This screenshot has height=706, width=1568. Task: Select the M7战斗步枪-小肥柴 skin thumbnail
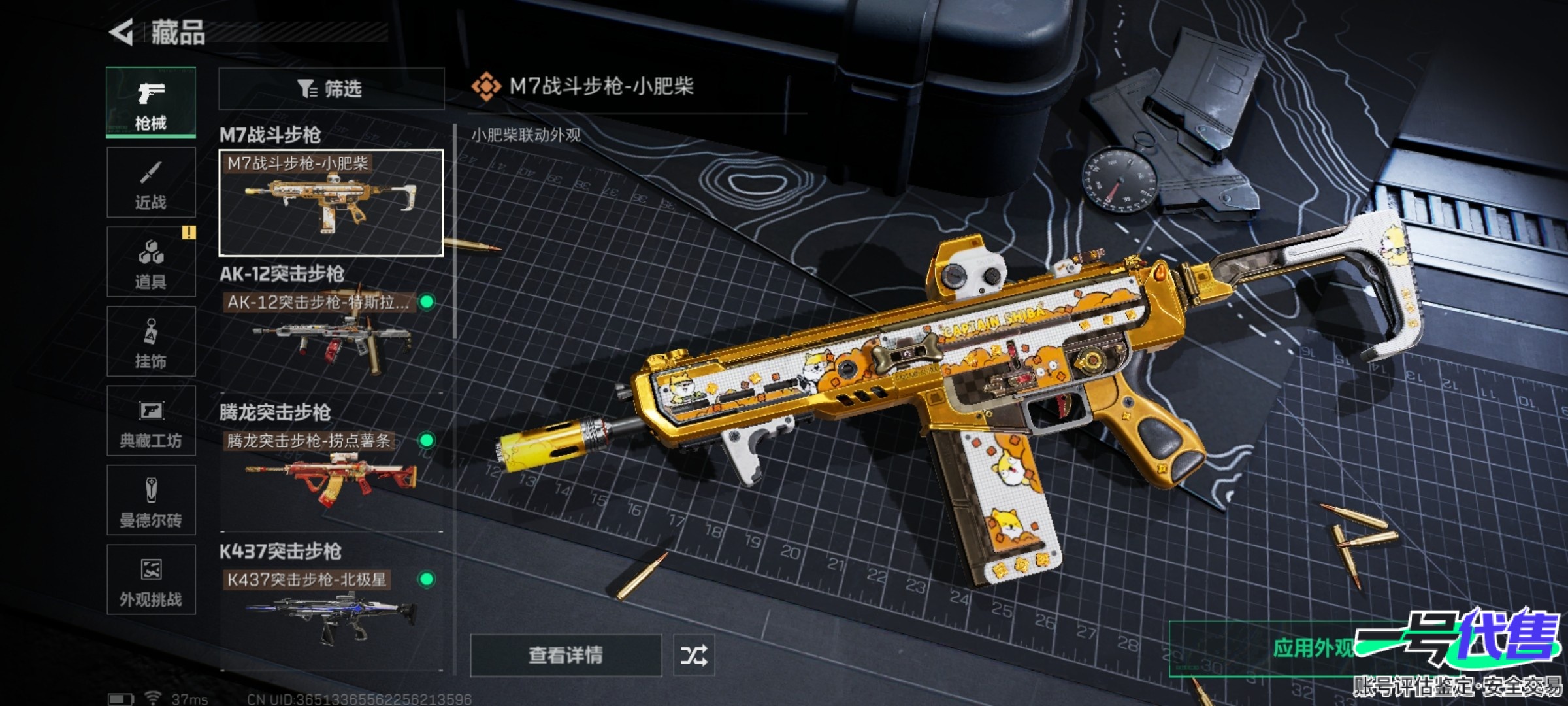[331, 203]
